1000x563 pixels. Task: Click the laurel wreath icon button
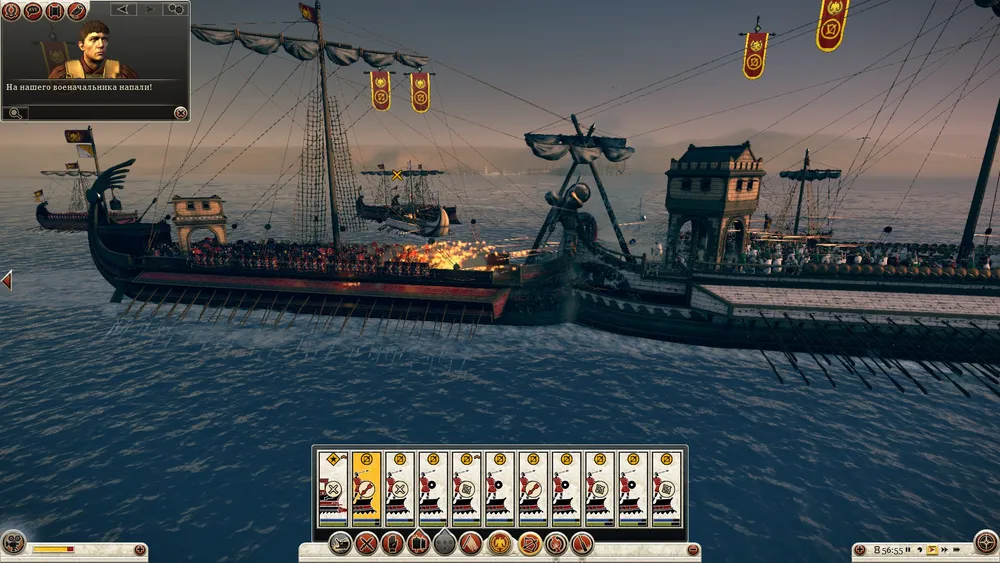(11, 11)
